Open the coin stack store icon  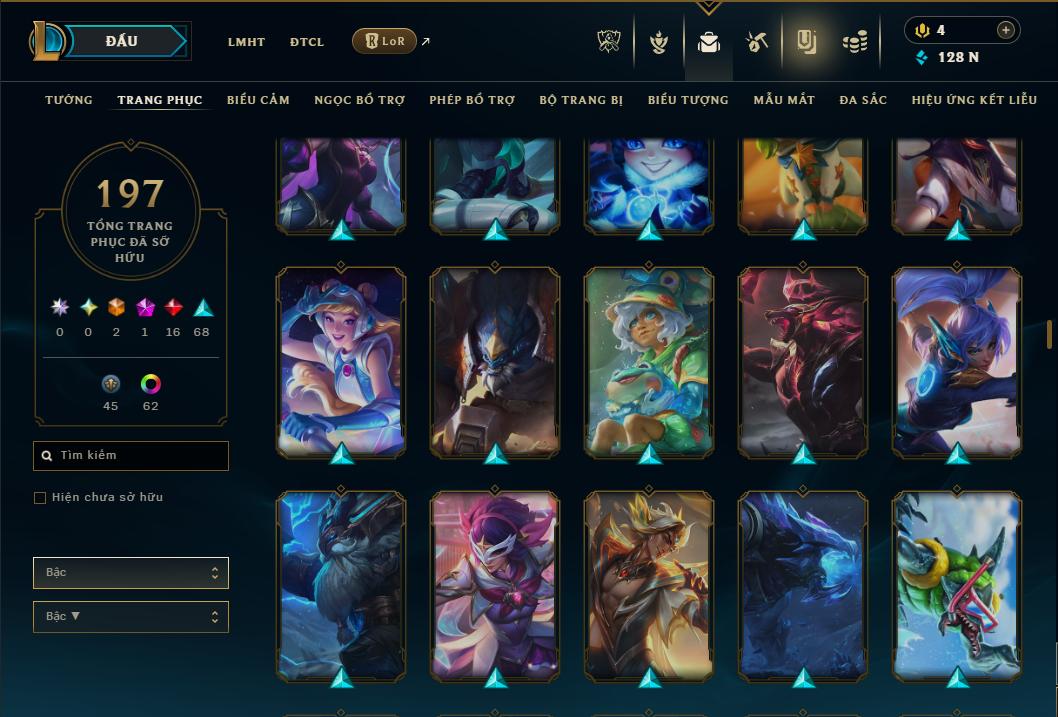tap(854, 42)
